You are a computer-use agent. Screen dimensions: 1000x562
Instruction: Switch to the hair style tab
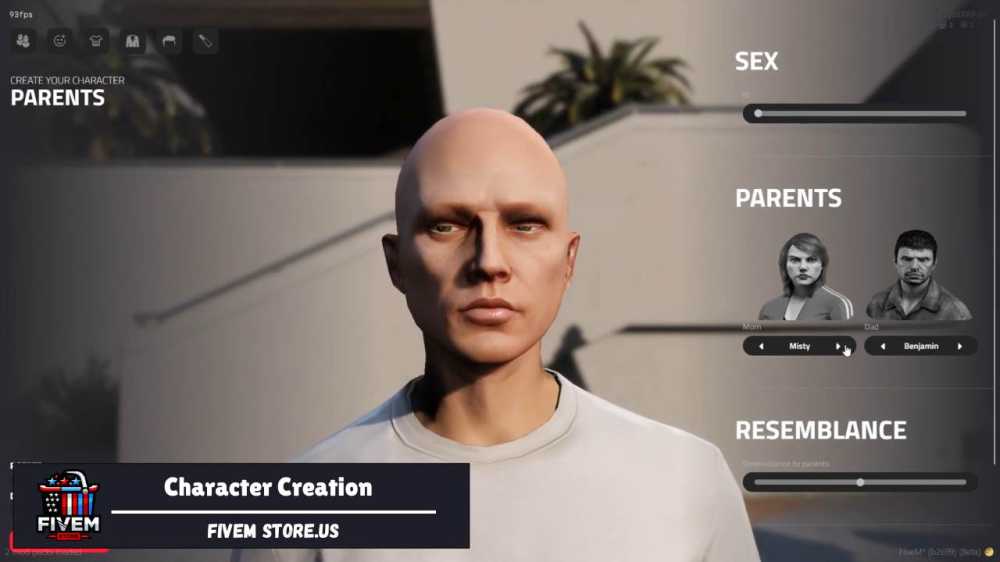point(169,41)
